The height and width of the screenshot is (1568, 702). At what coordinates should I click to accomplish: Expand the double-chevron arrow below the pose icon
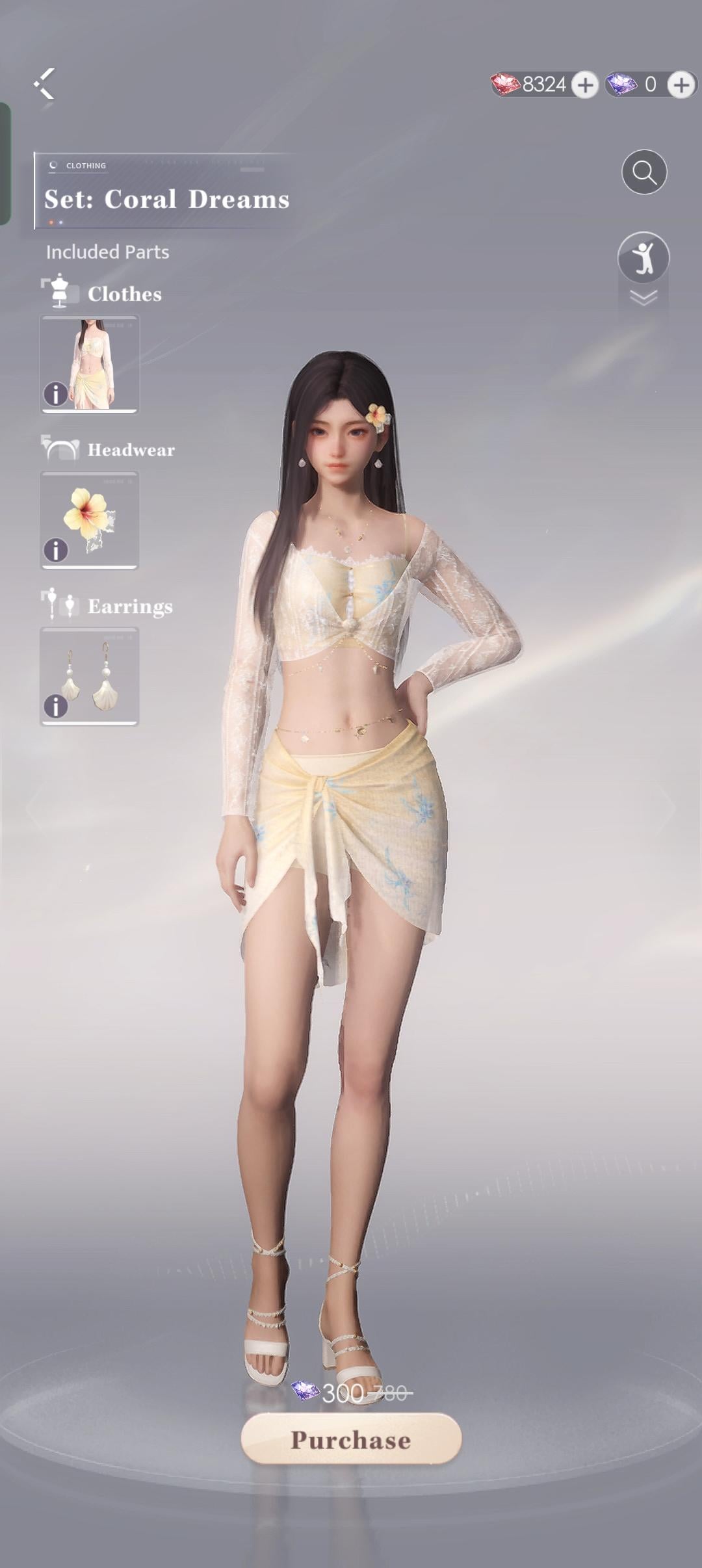point(643,298)
